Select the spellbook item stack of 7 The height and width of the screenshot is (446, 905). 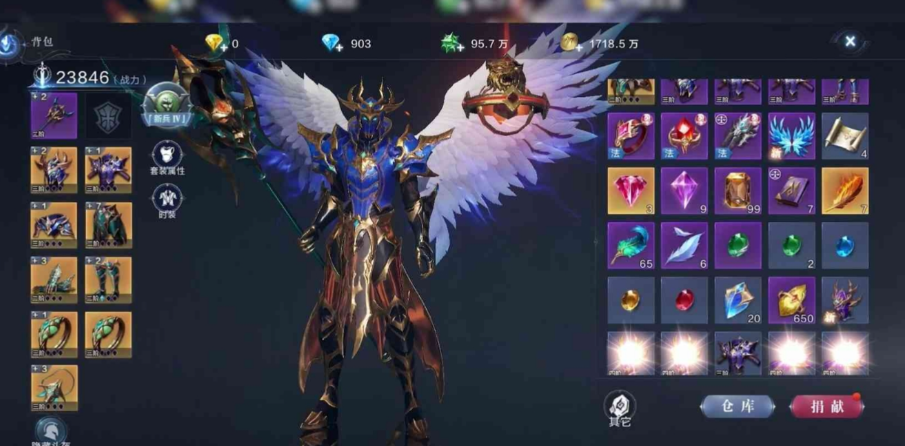pyautogui.click(x=792, y=191)
